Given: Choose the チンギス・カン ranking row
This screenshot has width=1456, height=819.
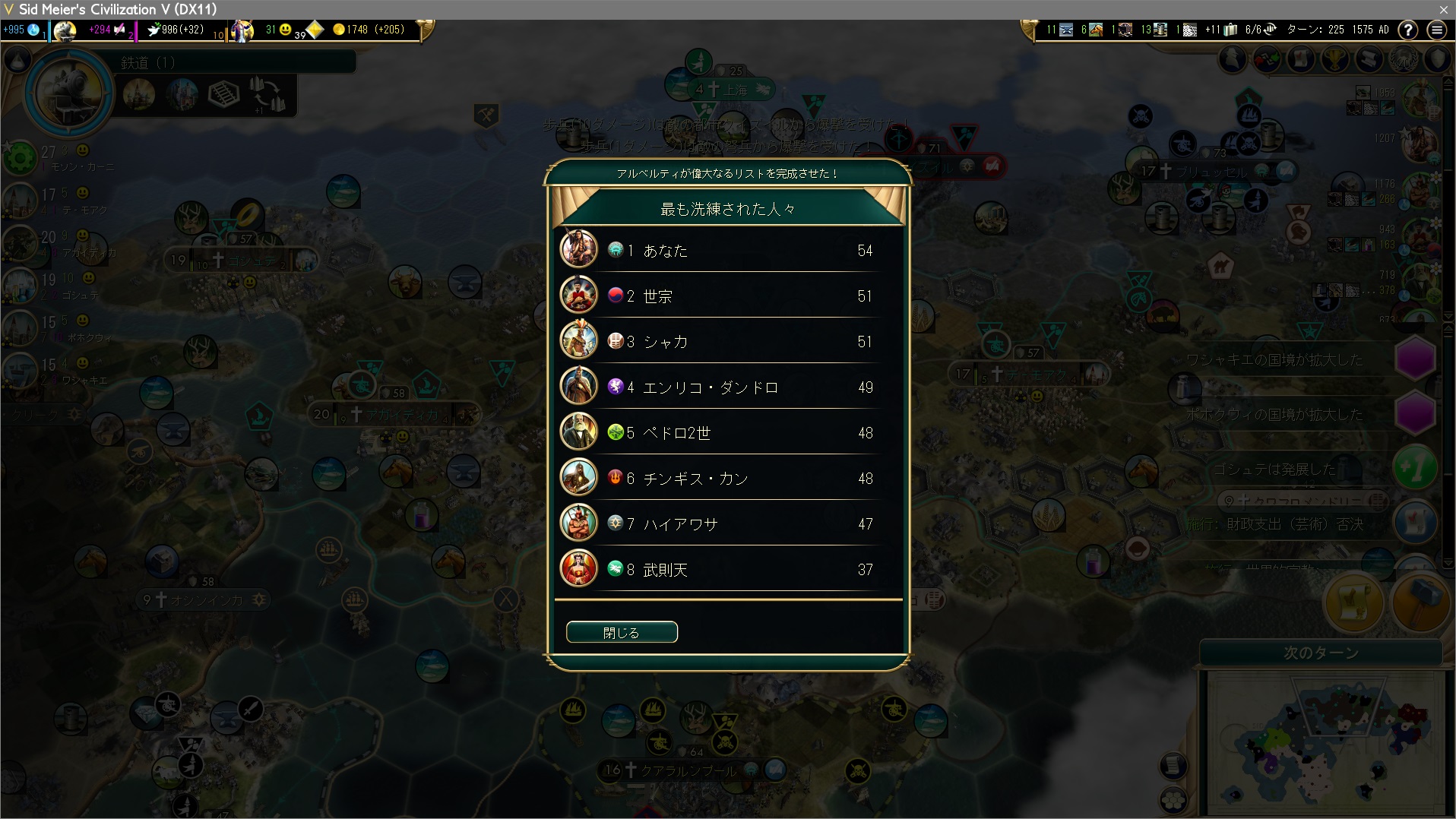Looking at the screenshot, I should coord(728,478).
